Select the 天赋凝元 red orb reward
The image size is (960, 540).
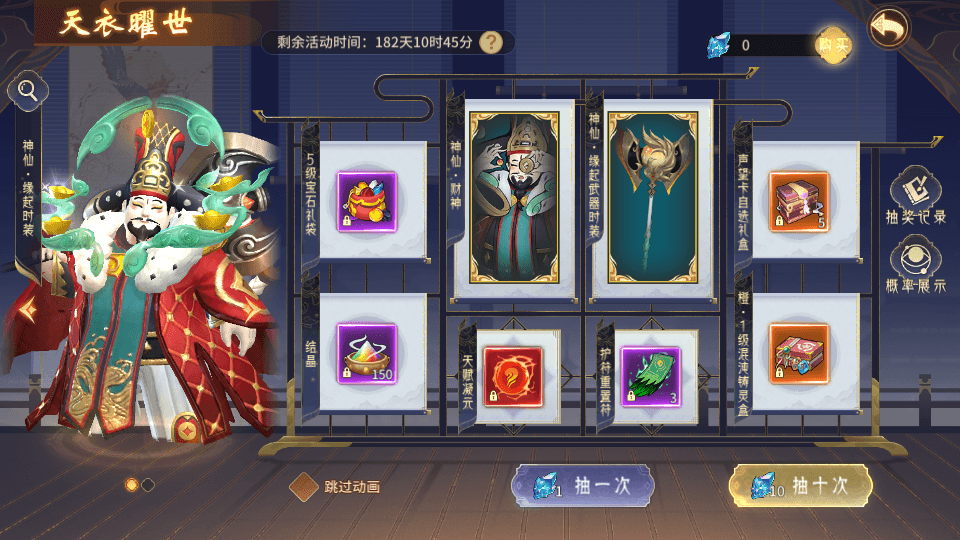click(x=512, y=375)
